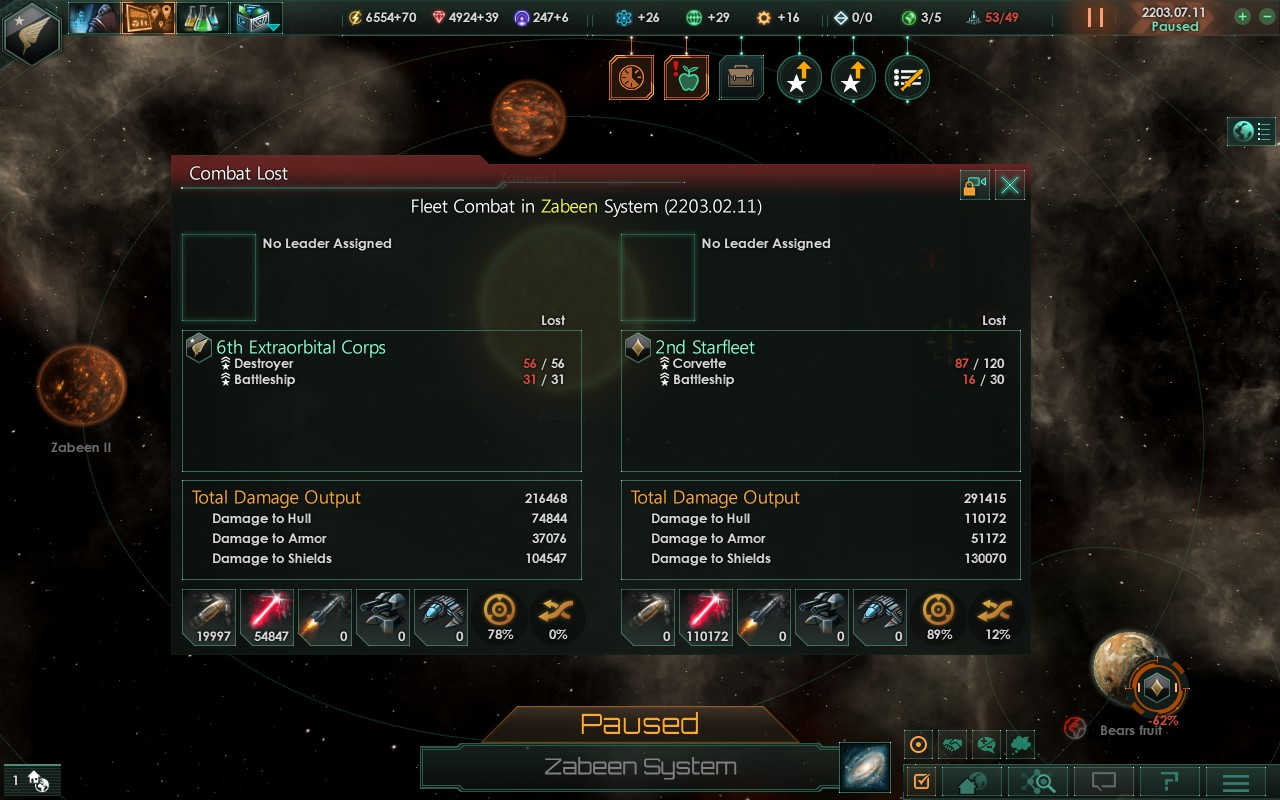Open the Situation Log map-pins button
This screenshot has height=800, width=1280.
pos(148,17)
